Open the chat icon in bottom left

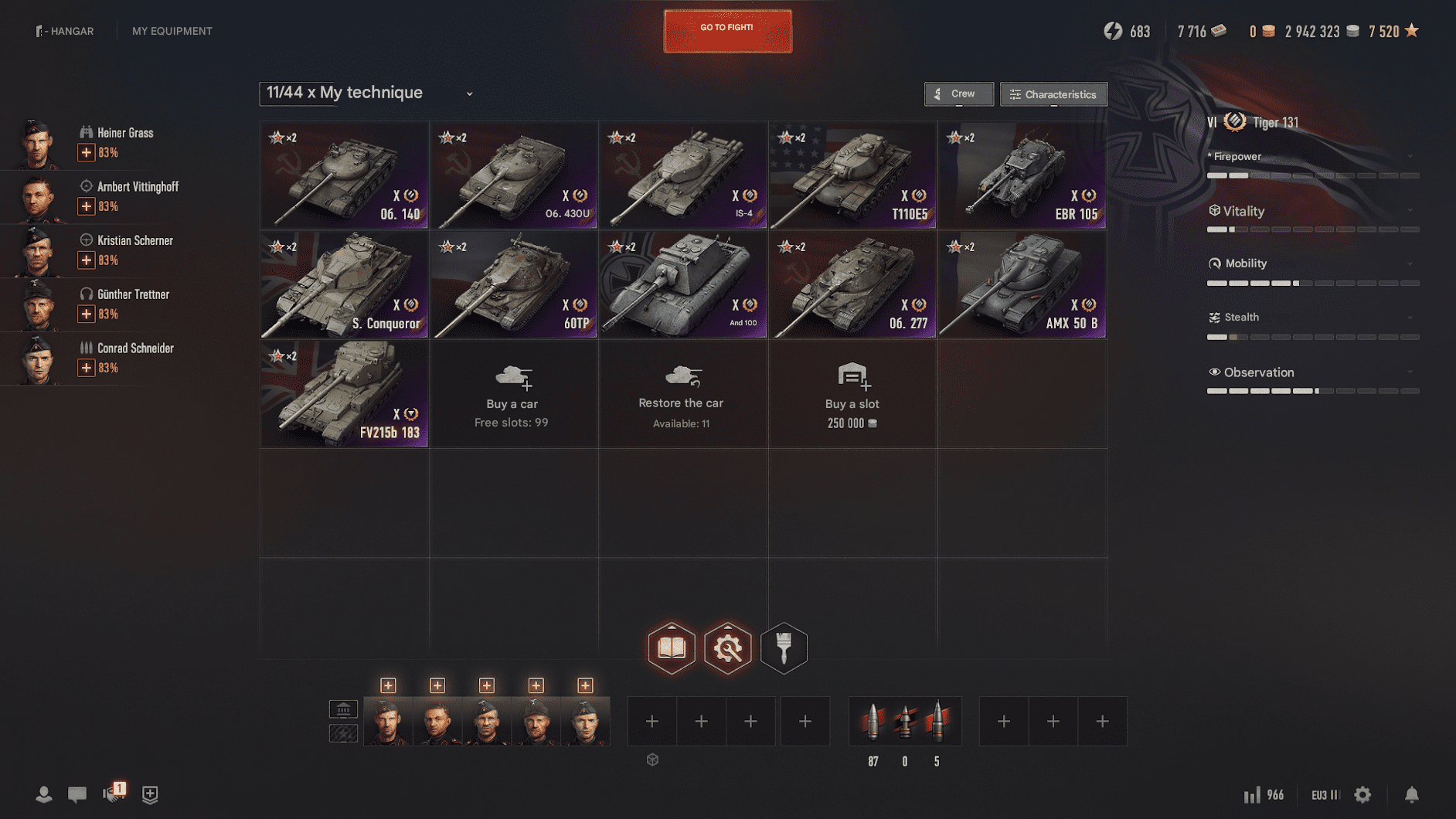tap(77, 794)
